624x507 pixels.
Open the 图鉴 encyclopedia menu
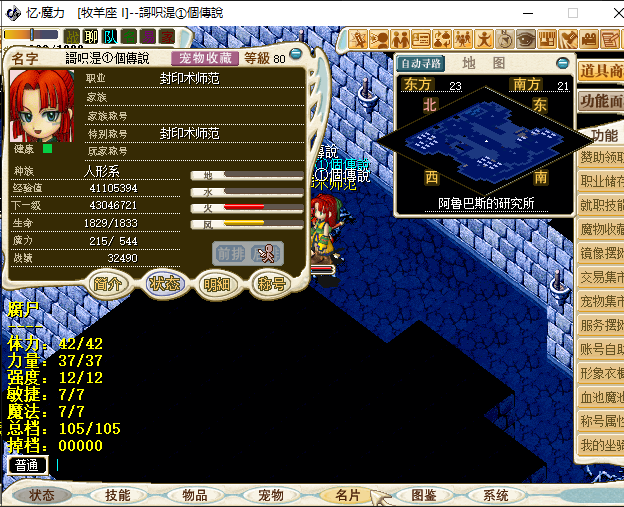click(423, 495)
